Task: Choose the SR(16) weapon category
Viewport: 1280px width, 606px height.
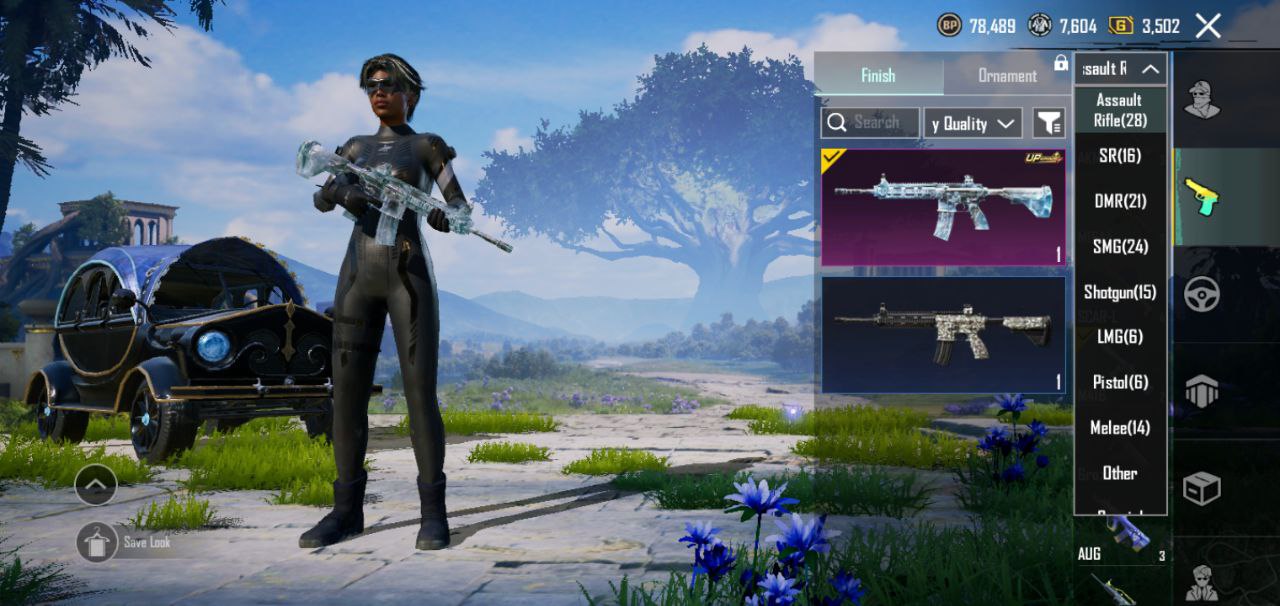Action: tap(1120, 156)
